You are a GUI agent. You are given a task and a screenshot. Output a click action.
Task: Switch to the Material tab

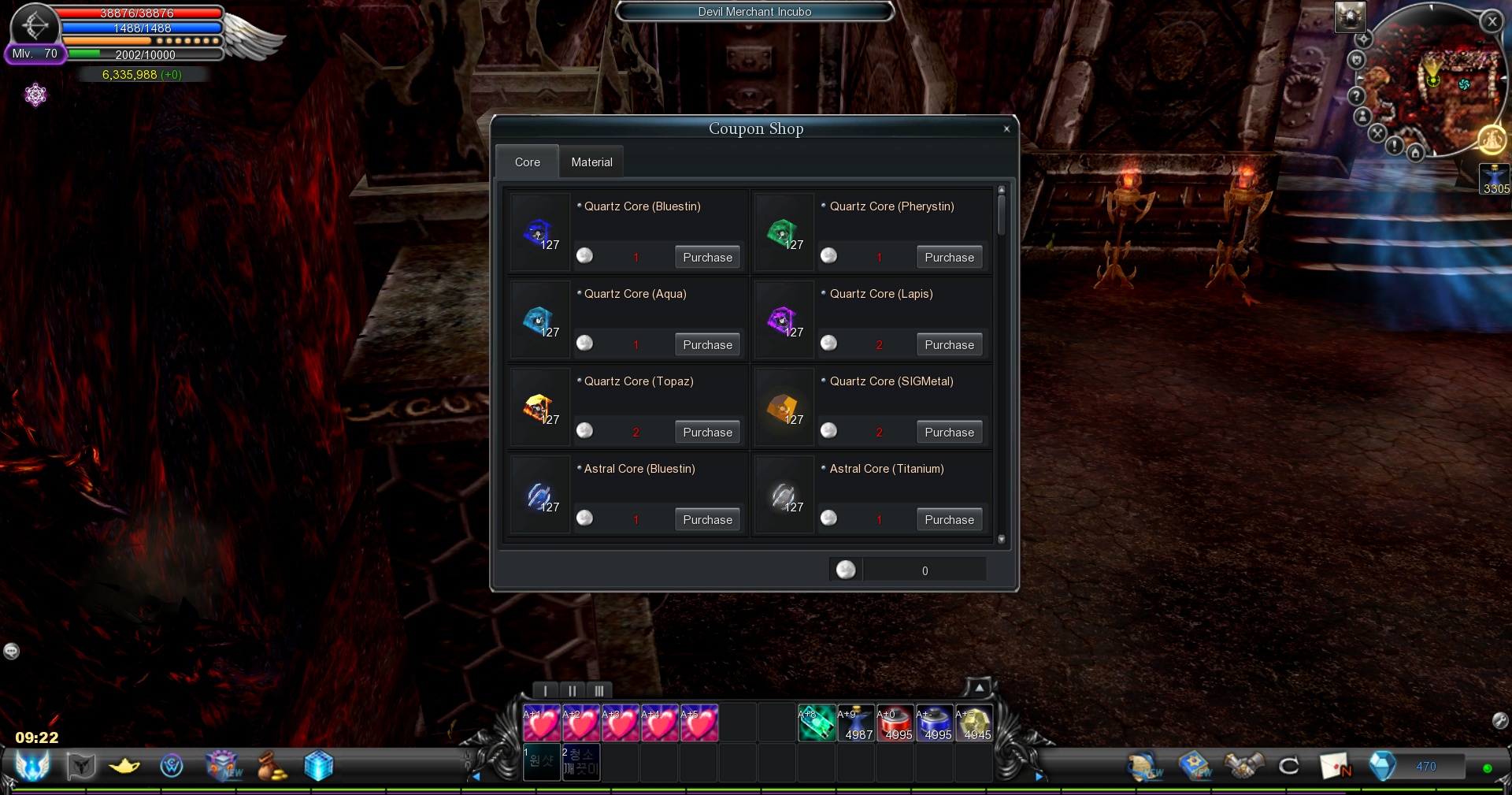[x=591, y=162]
